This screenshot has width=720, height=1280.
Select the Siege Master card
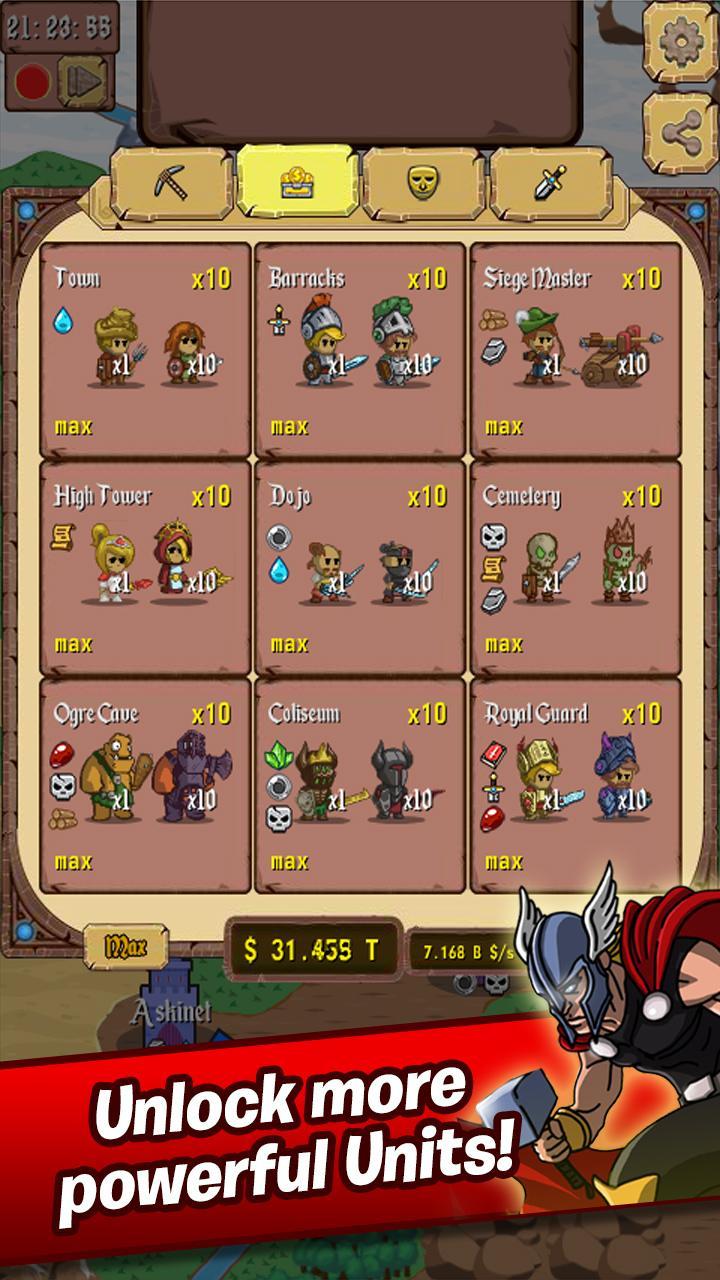[575, 350]
